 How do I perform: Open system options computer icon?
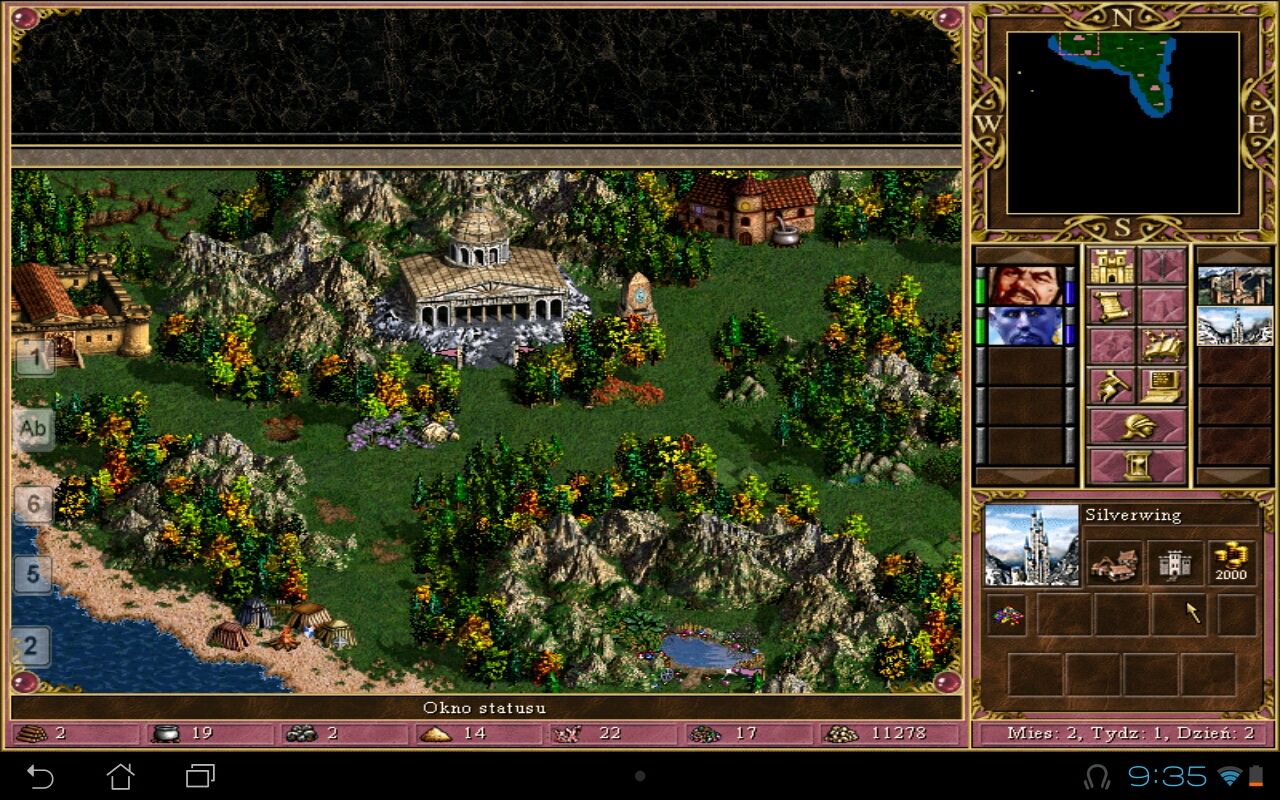click(x=1162, y=386)
